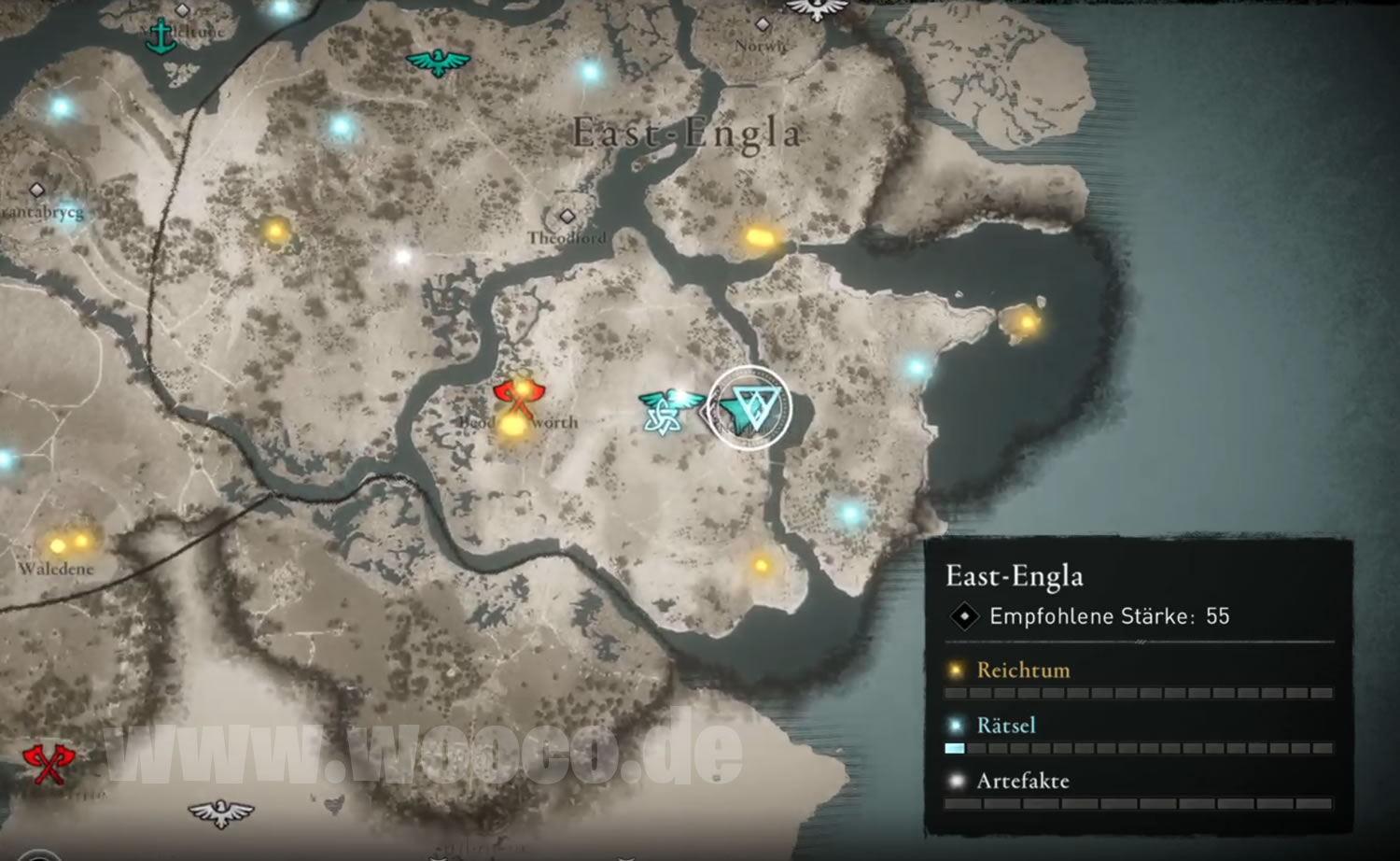The width and height of the screenshot is (1400, 861).
Task: Select the Grantabrycg town diamond marker
Action: [37, 191]
